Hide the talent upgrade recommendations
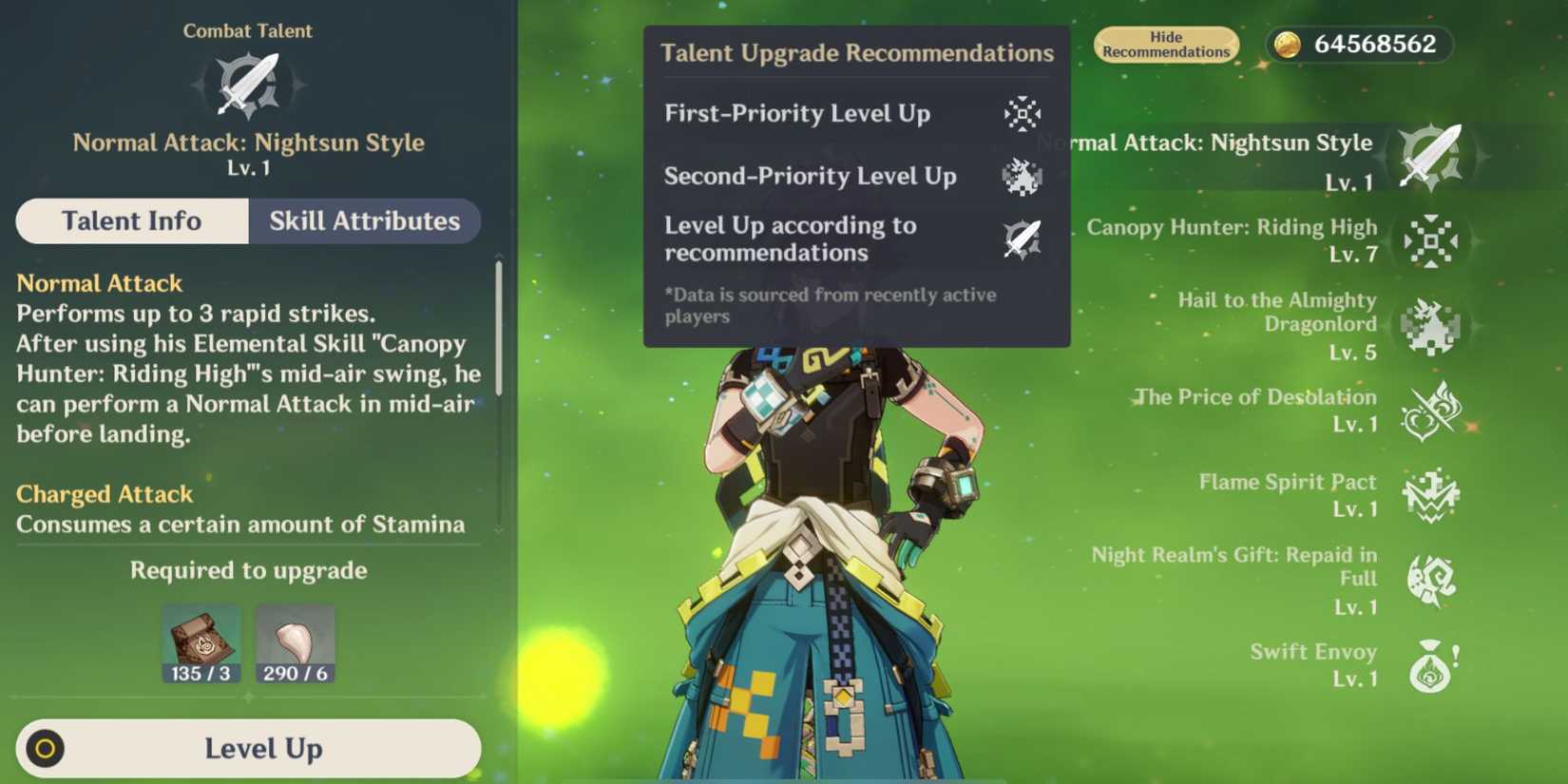This screenshot has width=1568, height=784. [1166, 44]
